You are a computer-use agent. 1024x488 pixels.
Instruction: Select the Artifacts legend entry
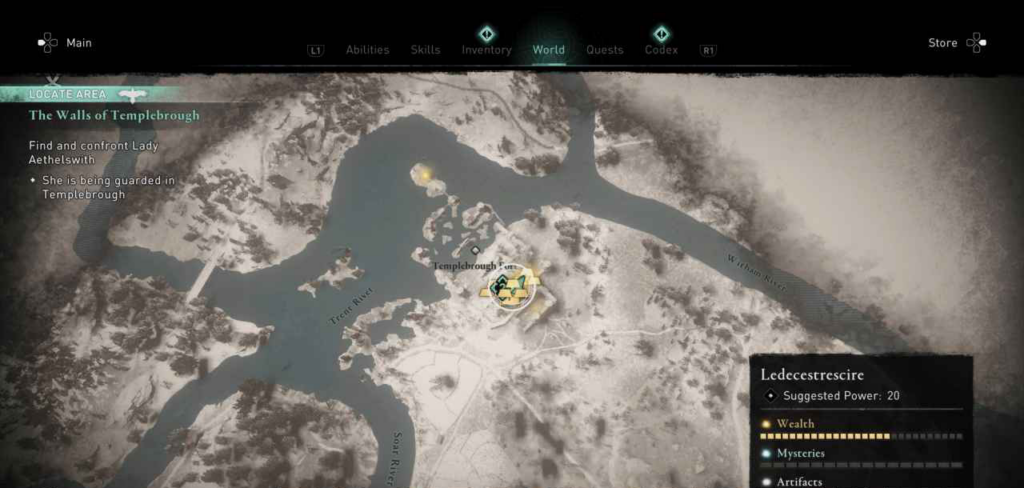click(799, 481)
